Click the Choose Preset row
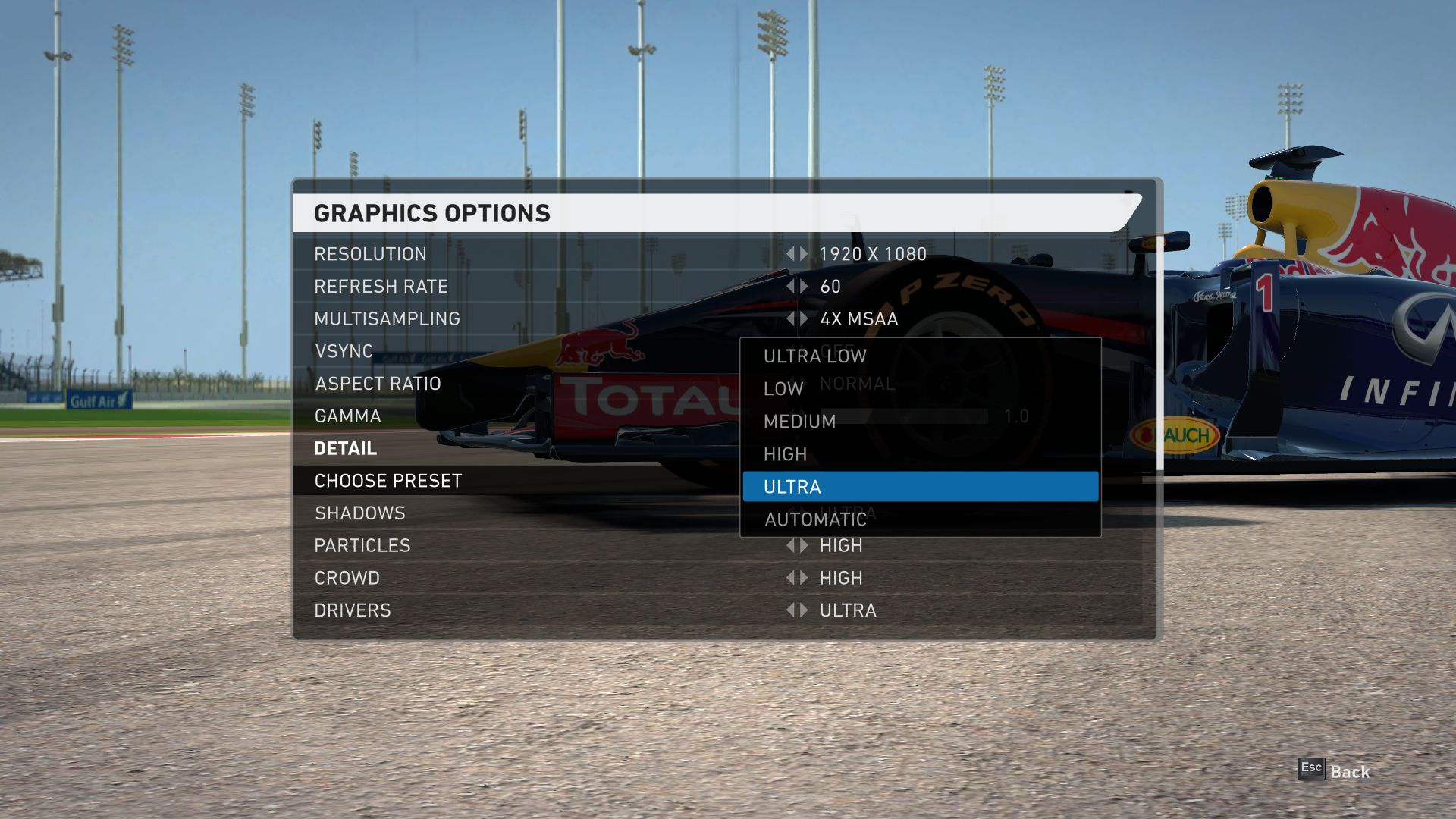Screen dimensions: 1456x819 [388, 481]
